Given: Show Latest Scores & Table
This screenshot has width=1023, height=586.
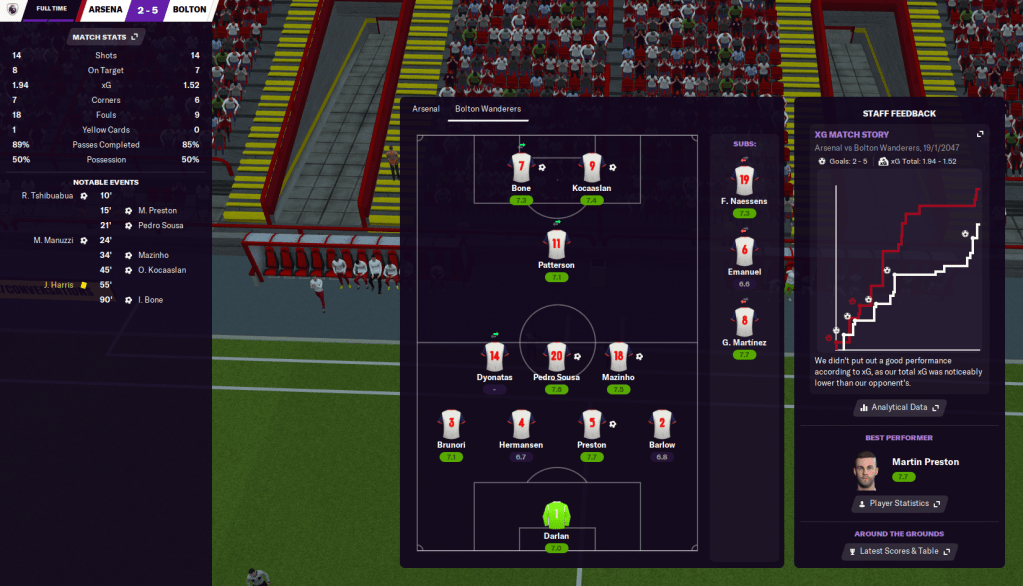Looking at the screenshot, I should (x=899, y=551).
